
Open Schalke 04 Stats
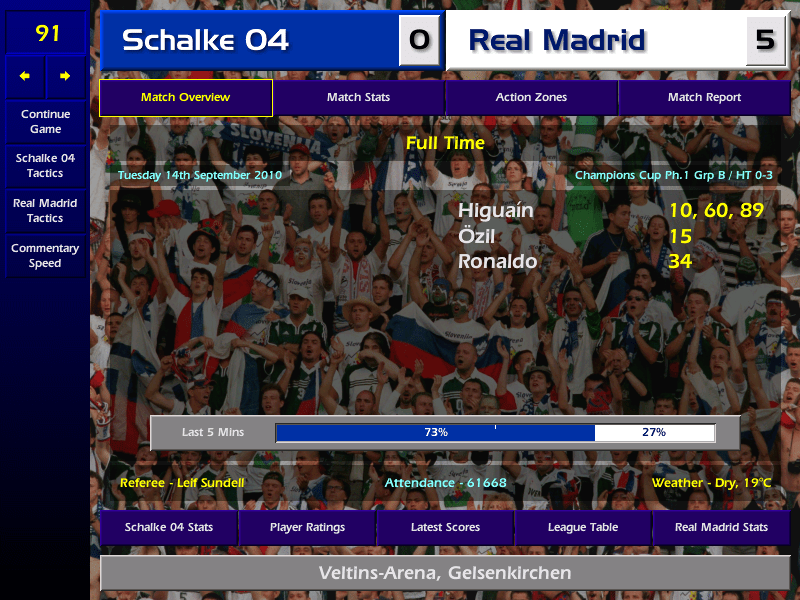(168, 527)
